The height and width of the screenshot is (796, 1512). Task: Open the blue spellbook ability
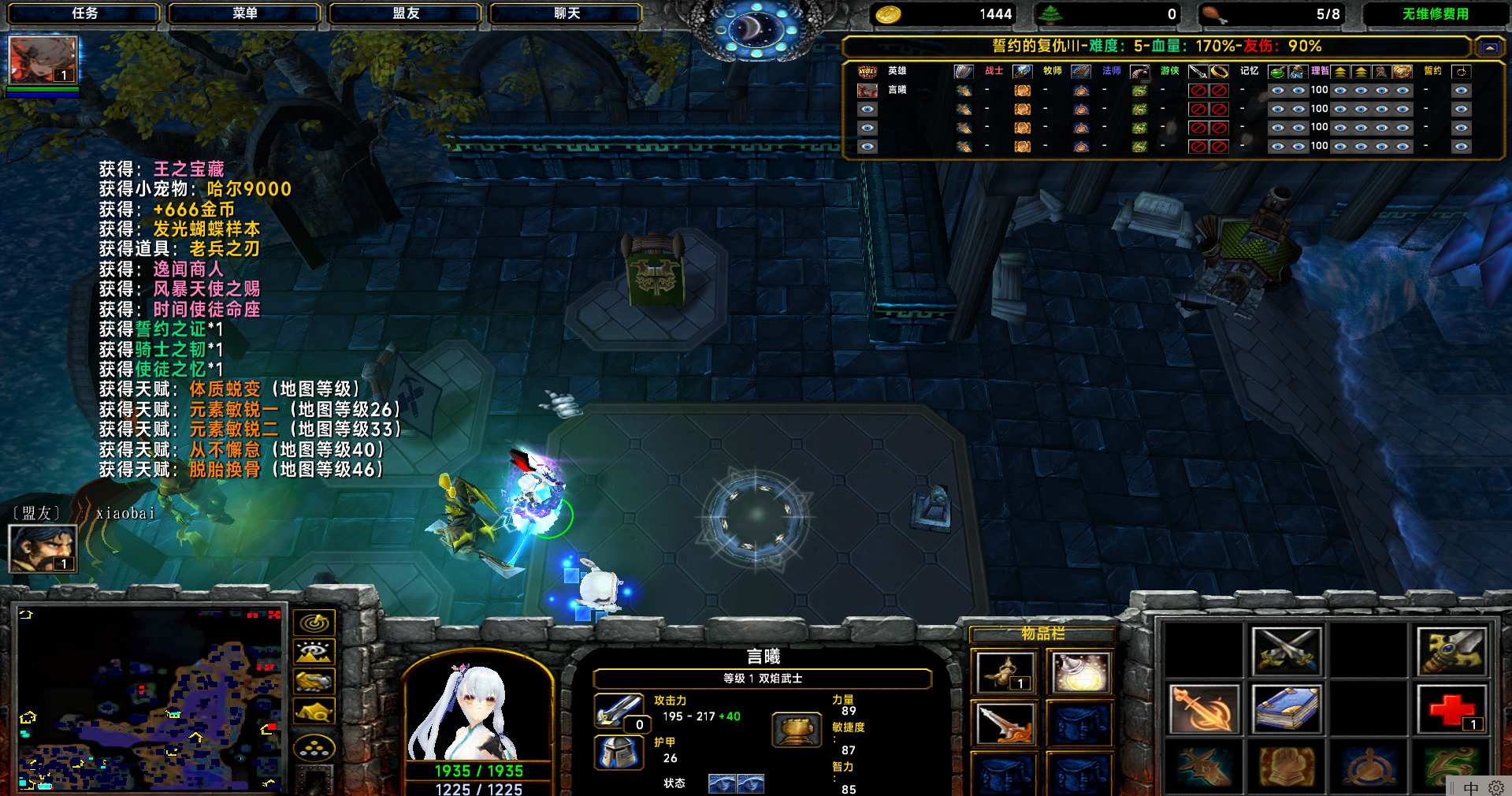pyautogui.click(x=1286, y=709)
